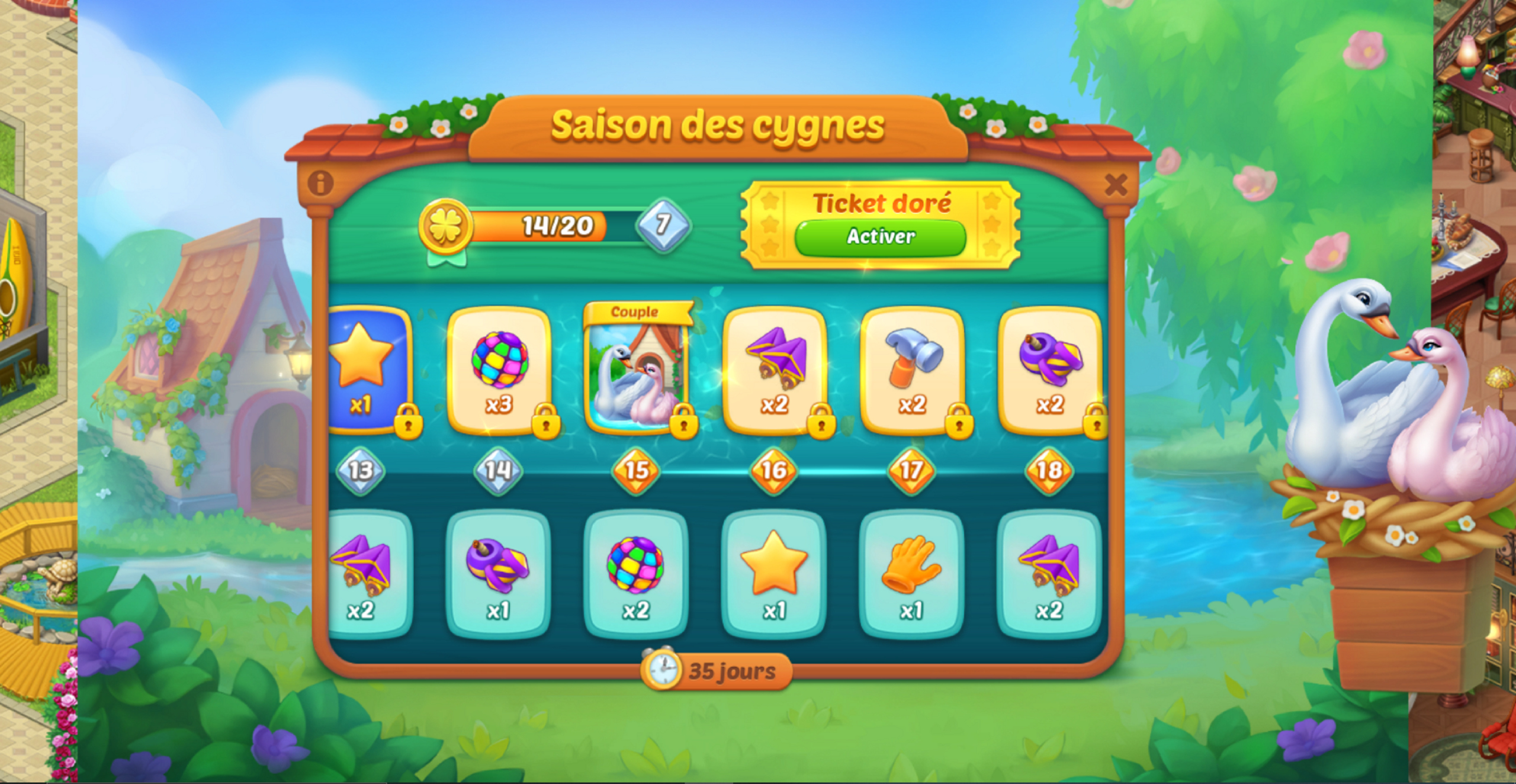Image resolution: width=1516 pixels, height=784 pixels.
Task: Click the gold clover coin icon
Action: [x=445, y=227]
